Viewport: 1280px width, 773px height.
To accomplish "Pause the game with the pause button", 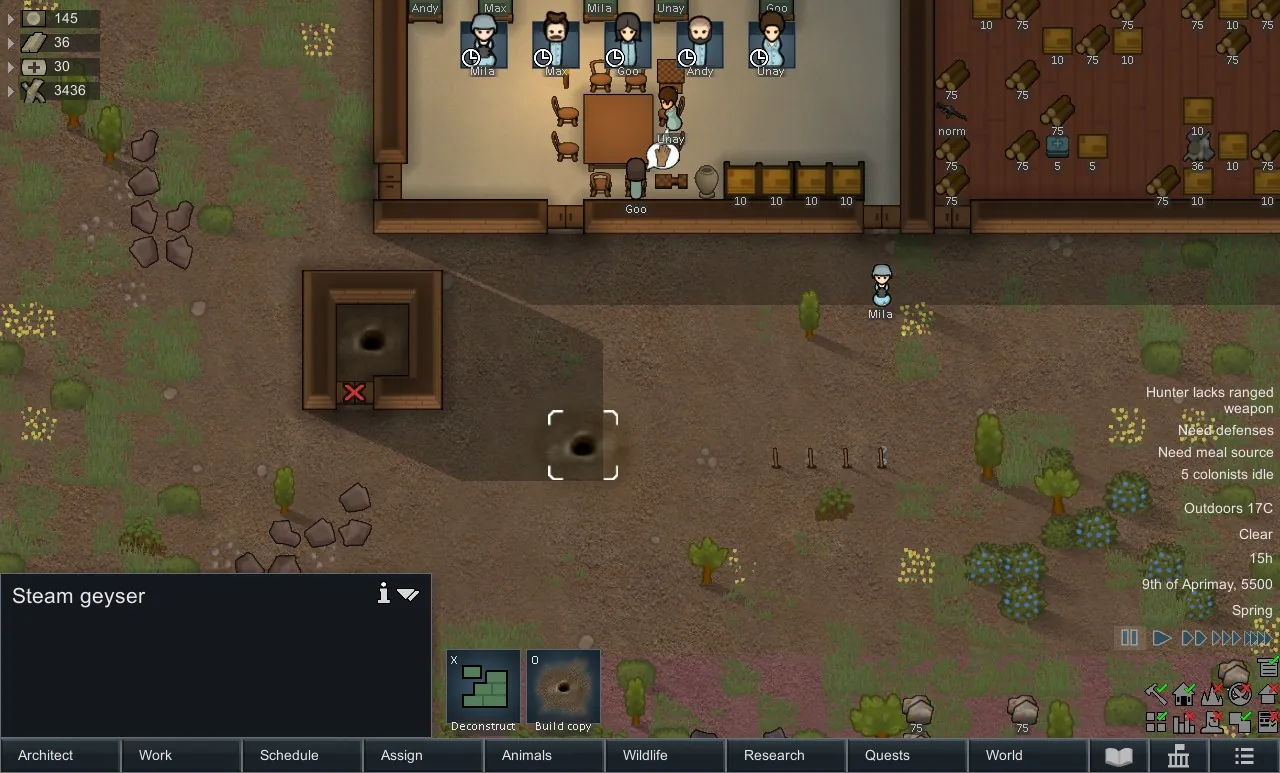I will point(1130,638).
